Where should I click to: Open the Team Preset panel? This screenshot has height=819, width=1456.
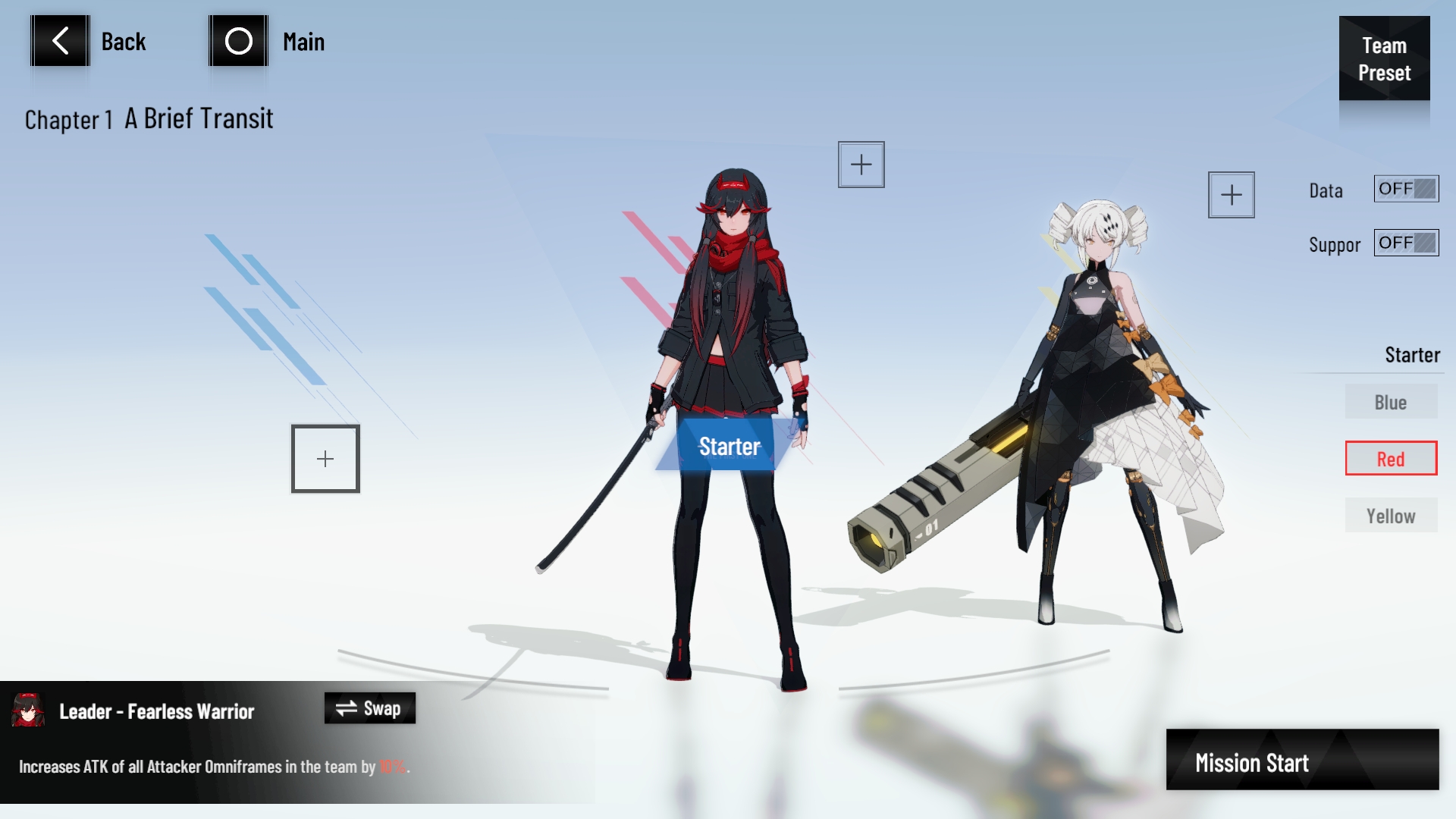[x=1384, y=58]
